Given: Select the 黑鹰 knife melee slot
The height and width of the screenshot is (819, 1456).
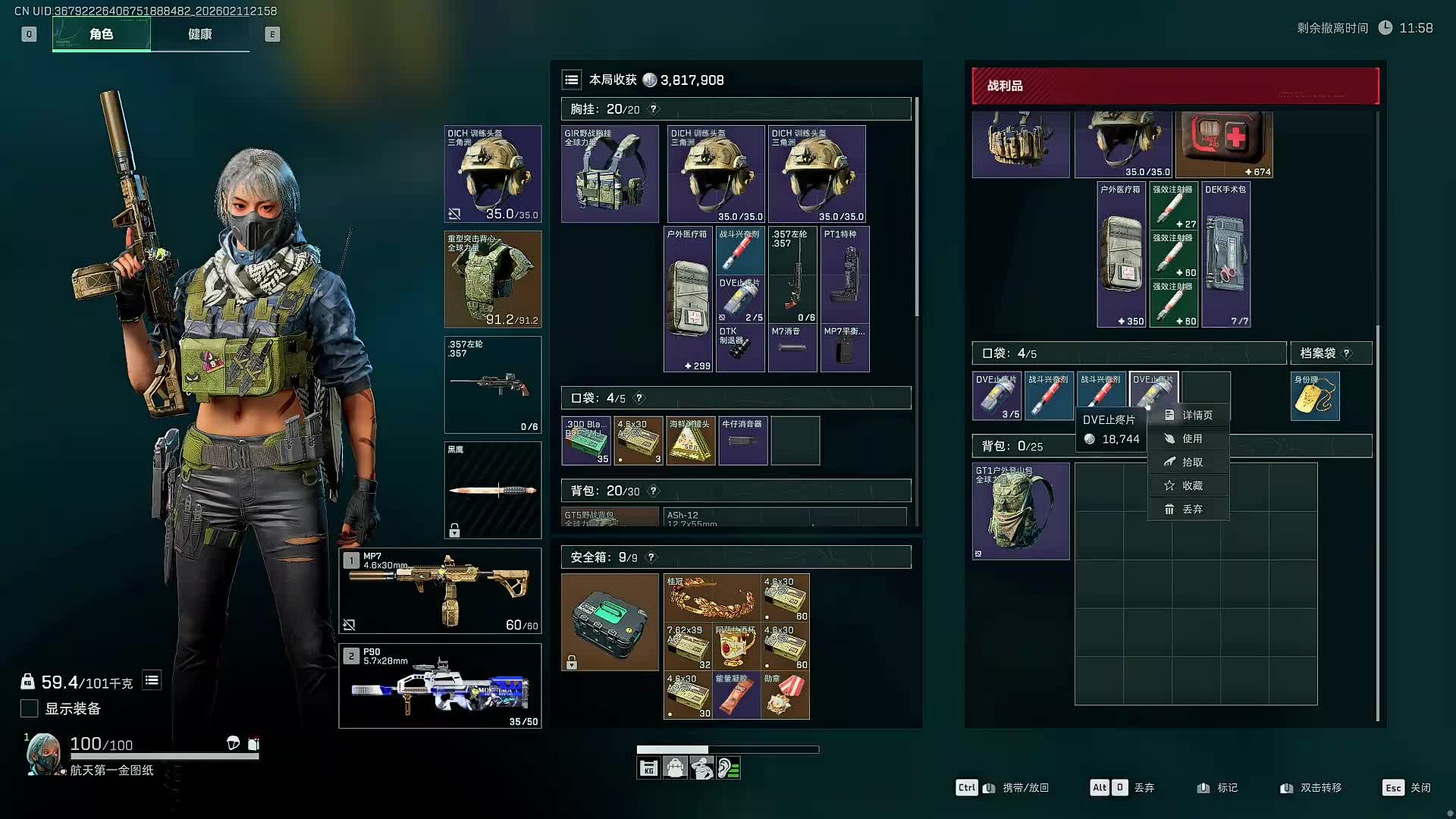Looking at the screenshot, I should pyautogui.click(x=493, y=490).
